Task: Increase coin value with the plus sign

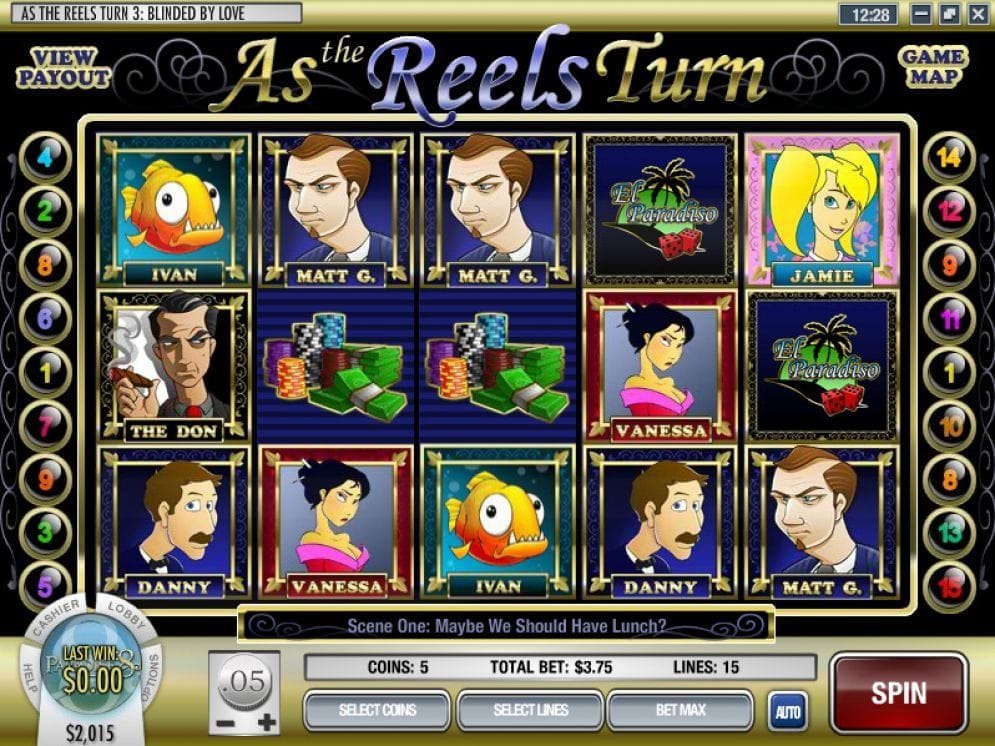Action: (x=267, y=722)
